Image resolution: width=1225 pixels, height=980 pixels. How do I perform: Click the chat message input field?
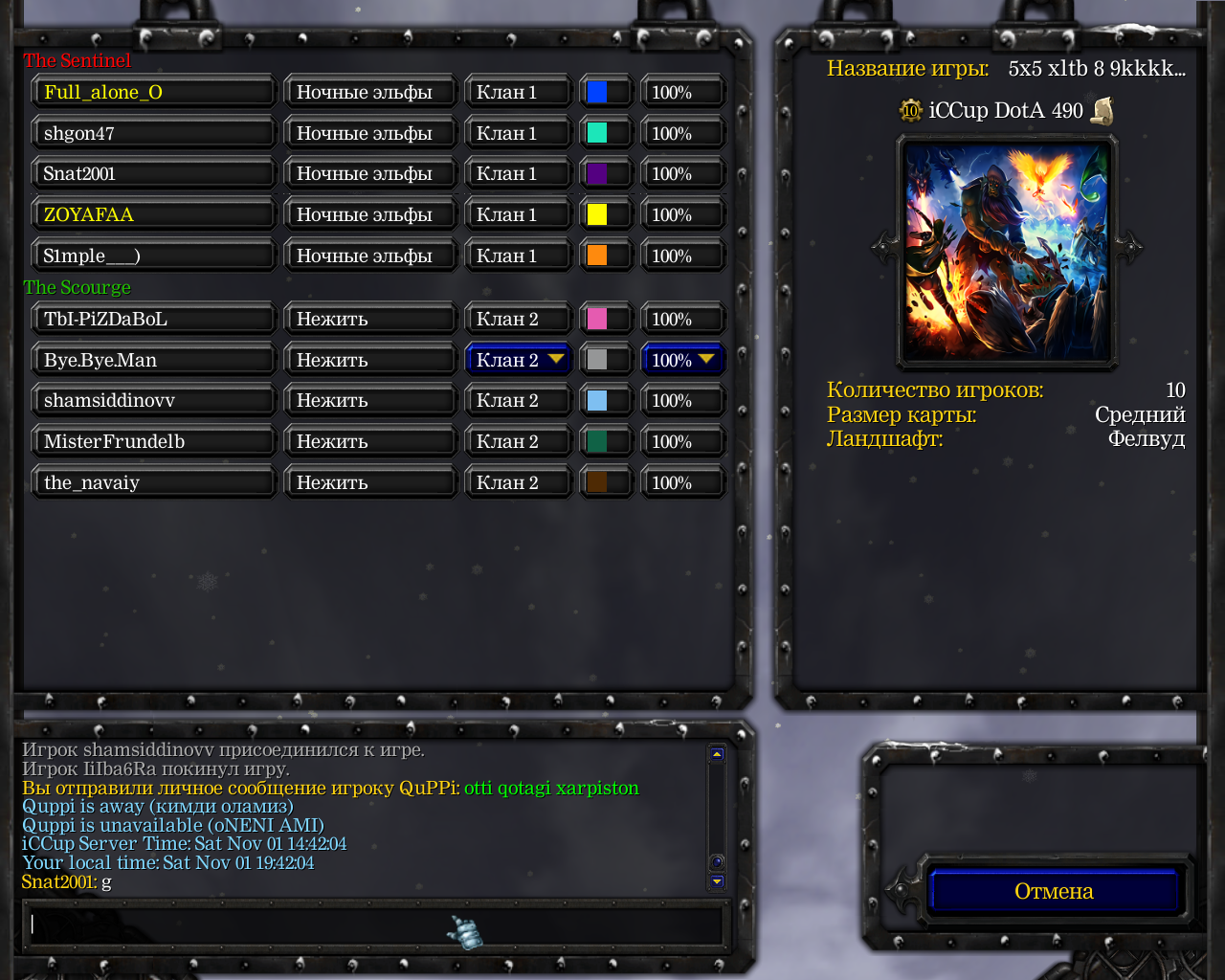click(373, 925)
